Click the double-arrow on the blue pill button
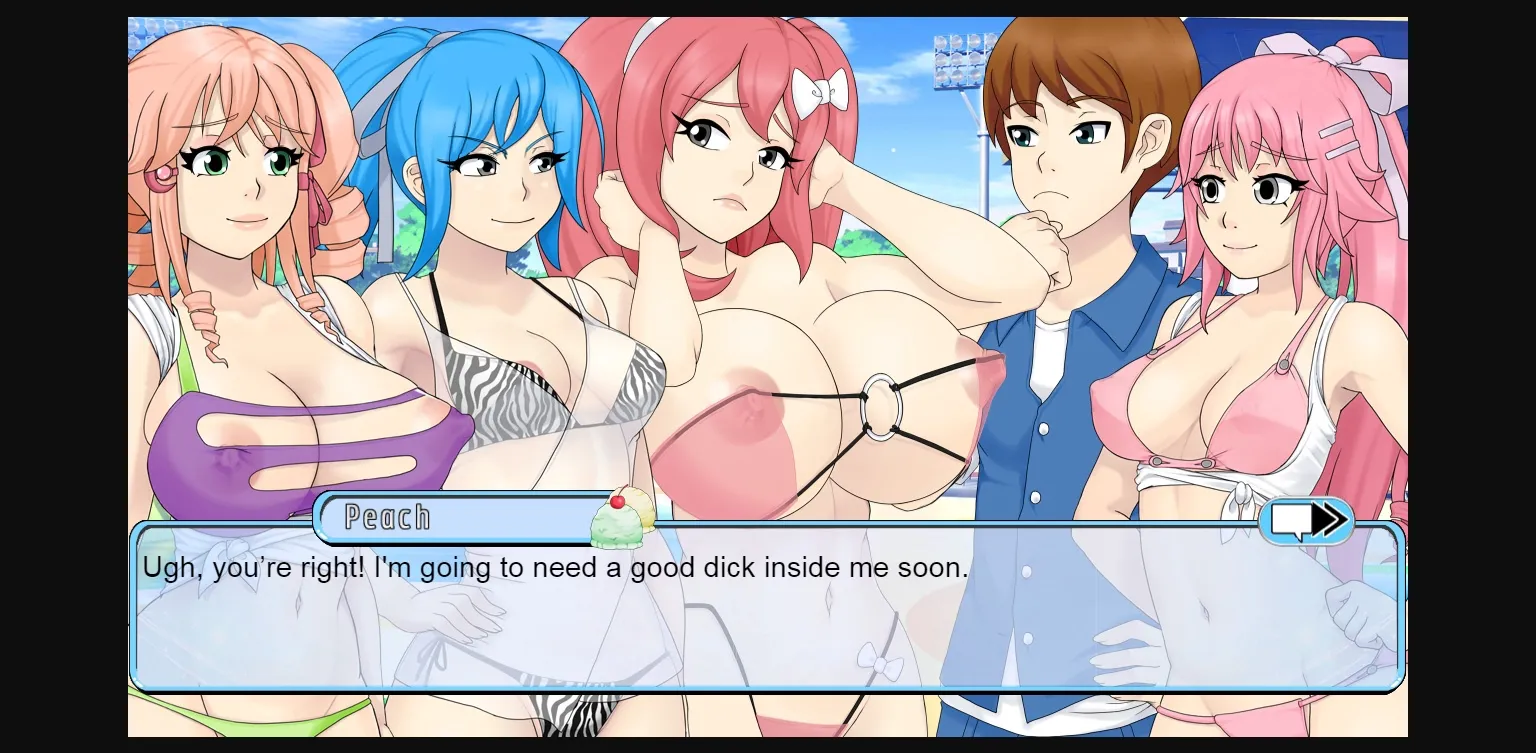This screenshot has width=1536, height=753. [1330, 520]
